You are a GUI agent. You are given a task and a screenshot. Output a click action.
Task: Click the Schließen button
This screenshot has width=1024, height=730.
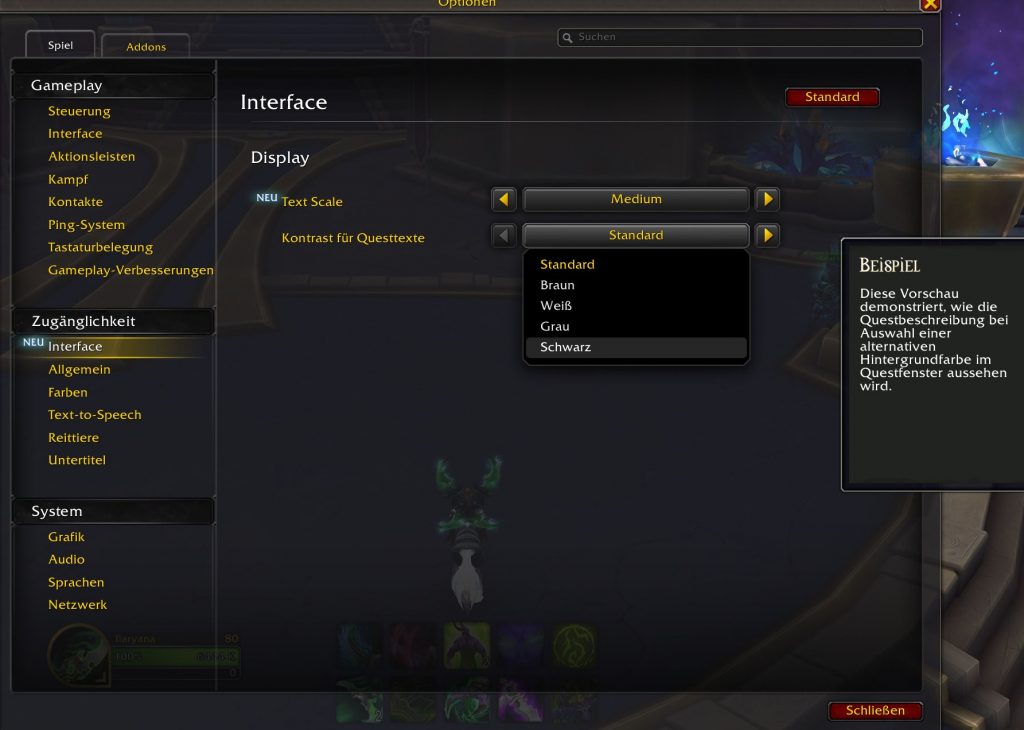[x=875, y=710]
